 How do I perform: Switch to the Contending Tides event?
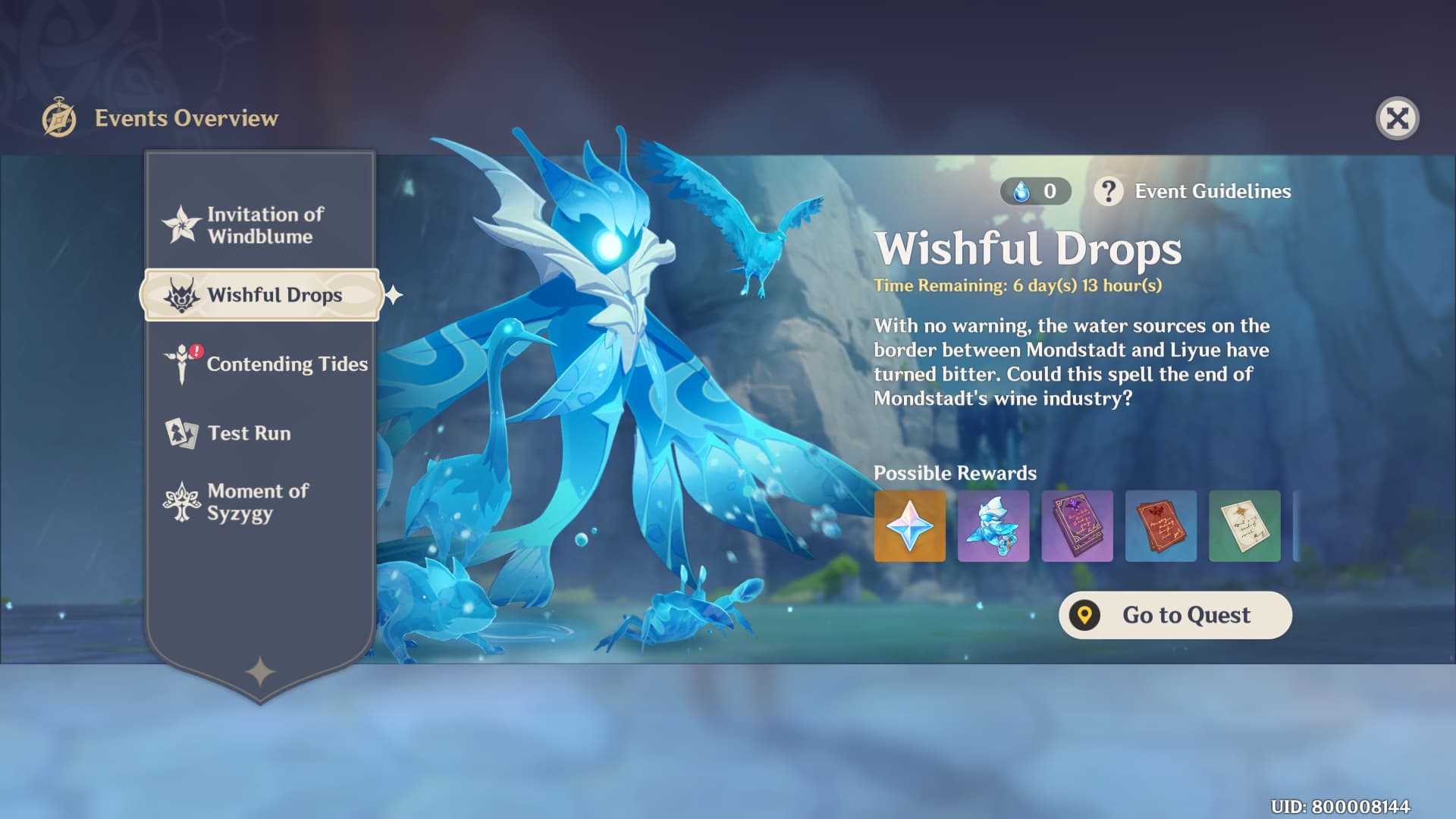(267, 364)
